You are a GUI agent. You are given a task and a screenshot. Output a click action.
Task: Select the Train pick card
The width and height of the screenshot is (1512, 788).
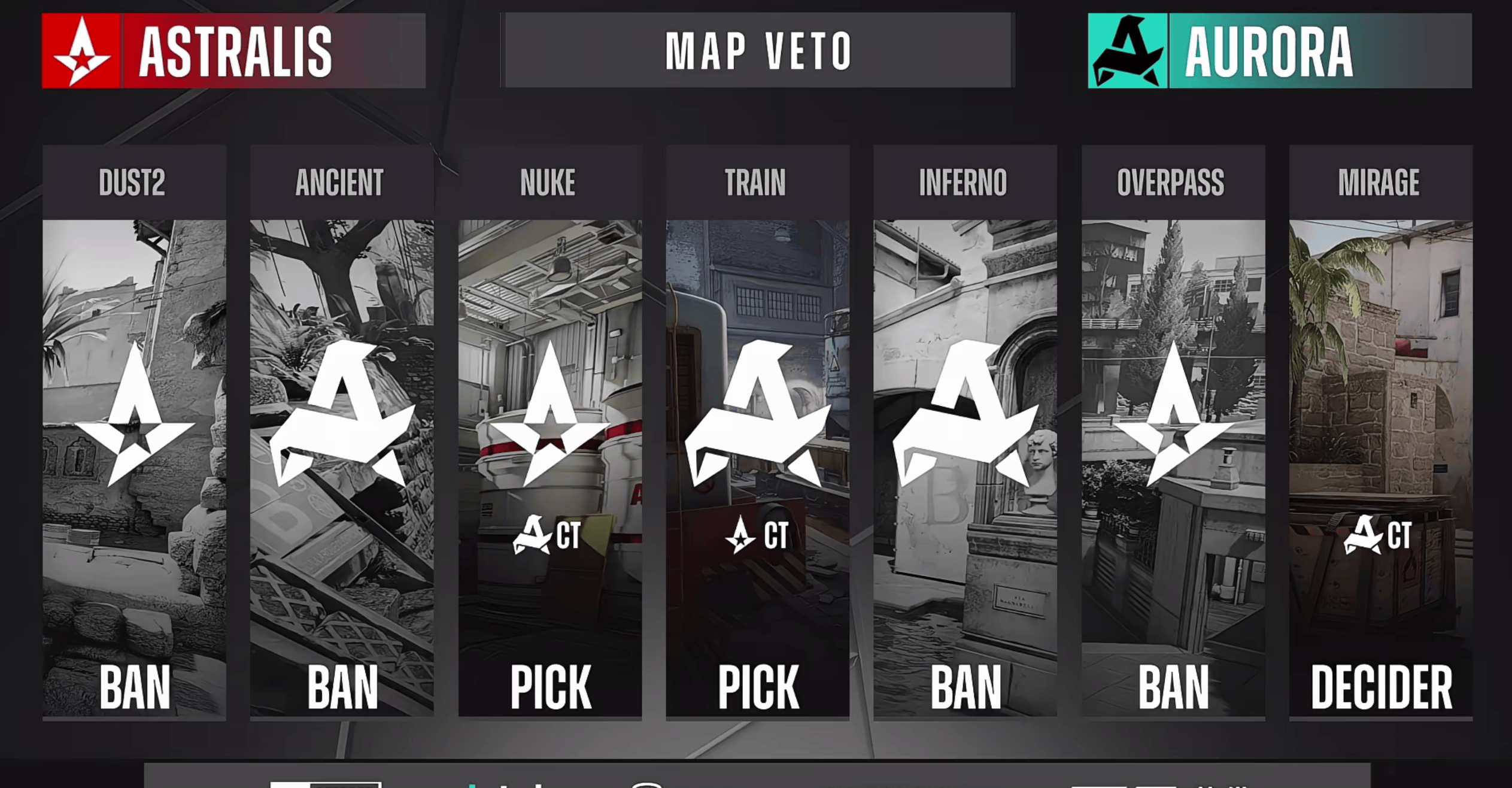(757, 431)
